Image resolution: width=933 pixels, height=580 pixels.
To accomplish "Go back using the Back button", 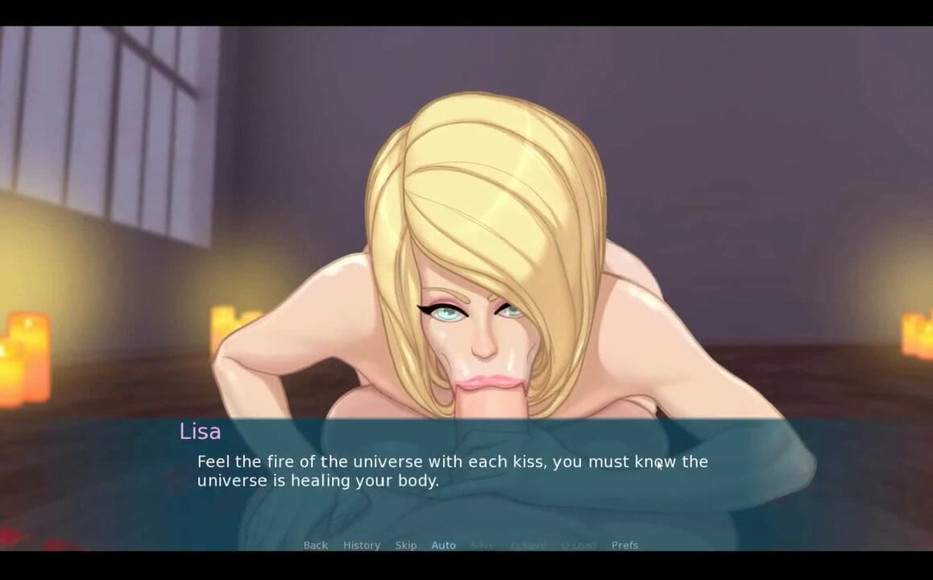I will tap(315, 545).
